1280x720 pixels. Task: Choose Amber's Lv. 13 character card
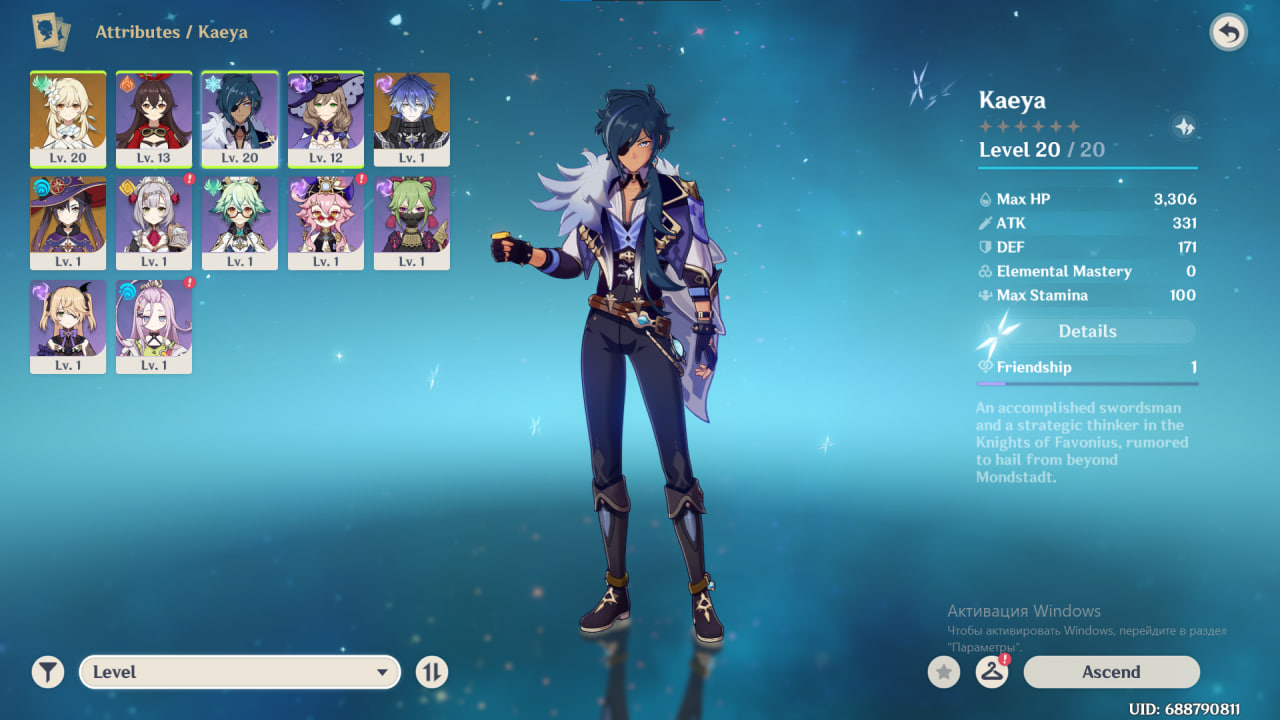pos(154,119)
